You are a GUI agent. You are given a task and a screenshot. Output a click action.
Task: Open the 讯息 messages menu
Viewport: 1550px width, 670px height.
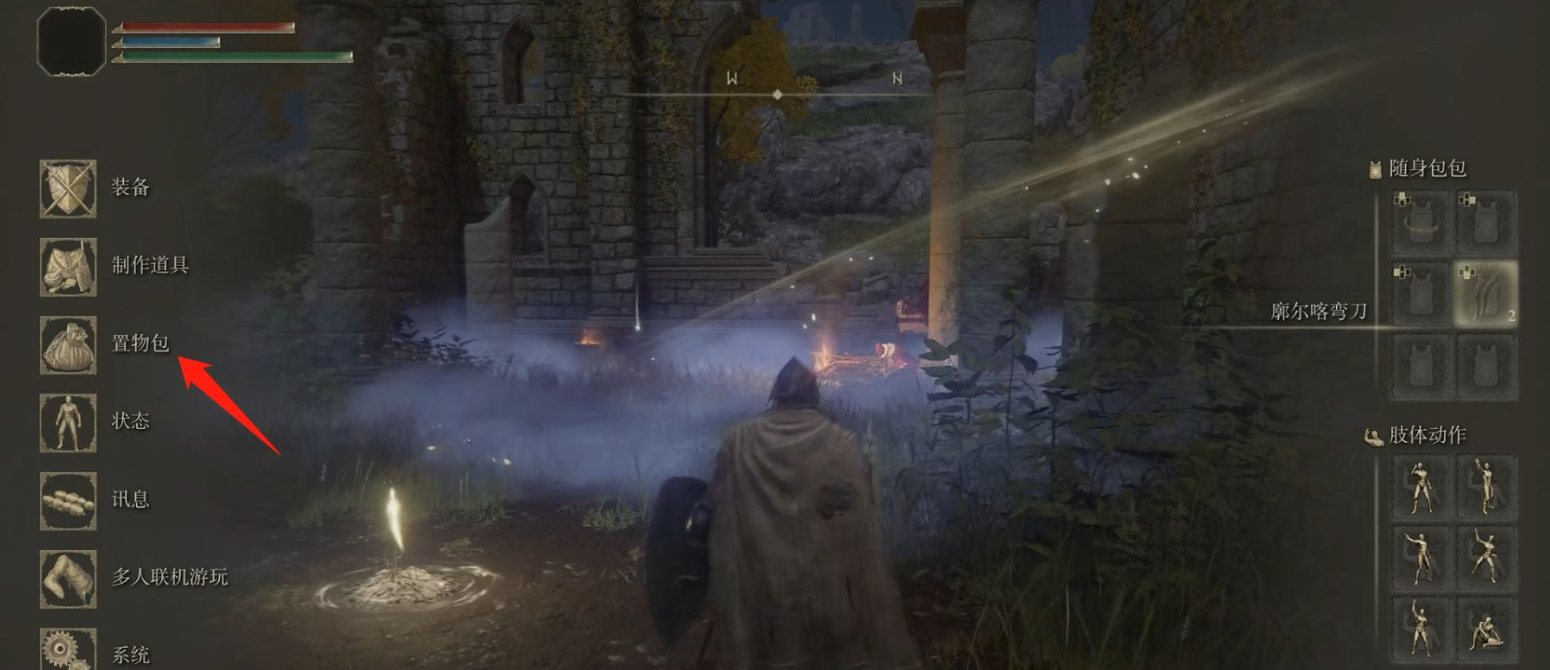click(69, 500)
